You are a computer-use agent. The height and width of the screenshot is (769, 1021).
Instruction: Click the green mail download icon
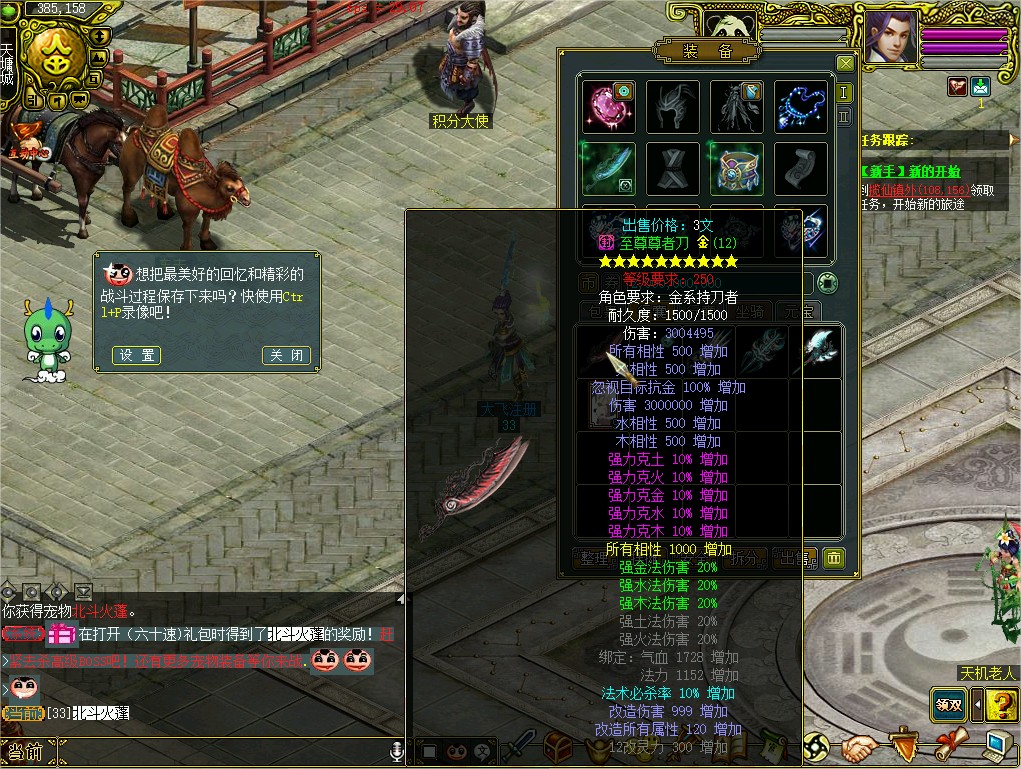[981, 87]
